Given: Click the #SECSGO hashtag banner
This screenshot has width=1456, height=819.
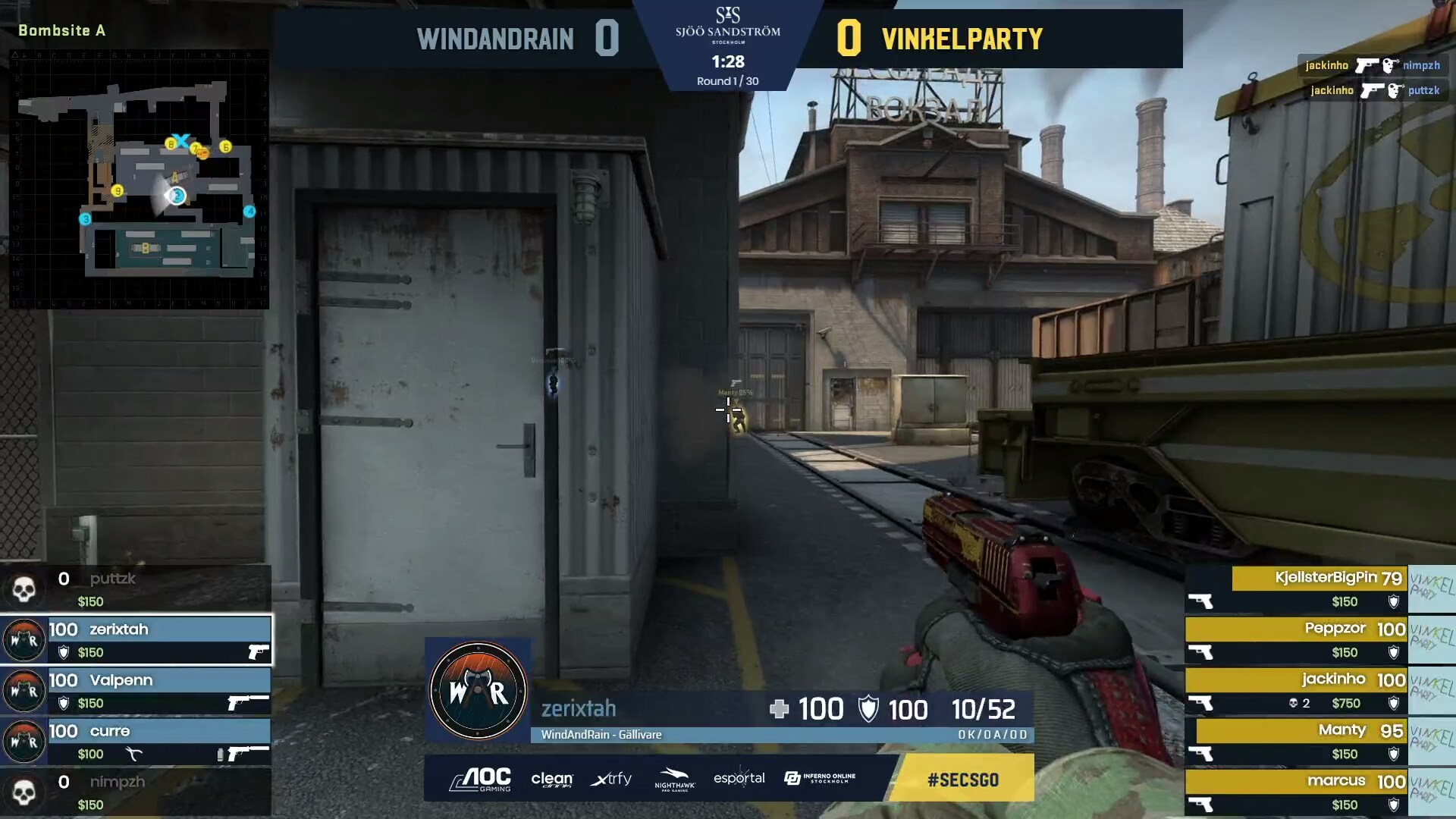Looking at the screenshot, I should (962, 779).
